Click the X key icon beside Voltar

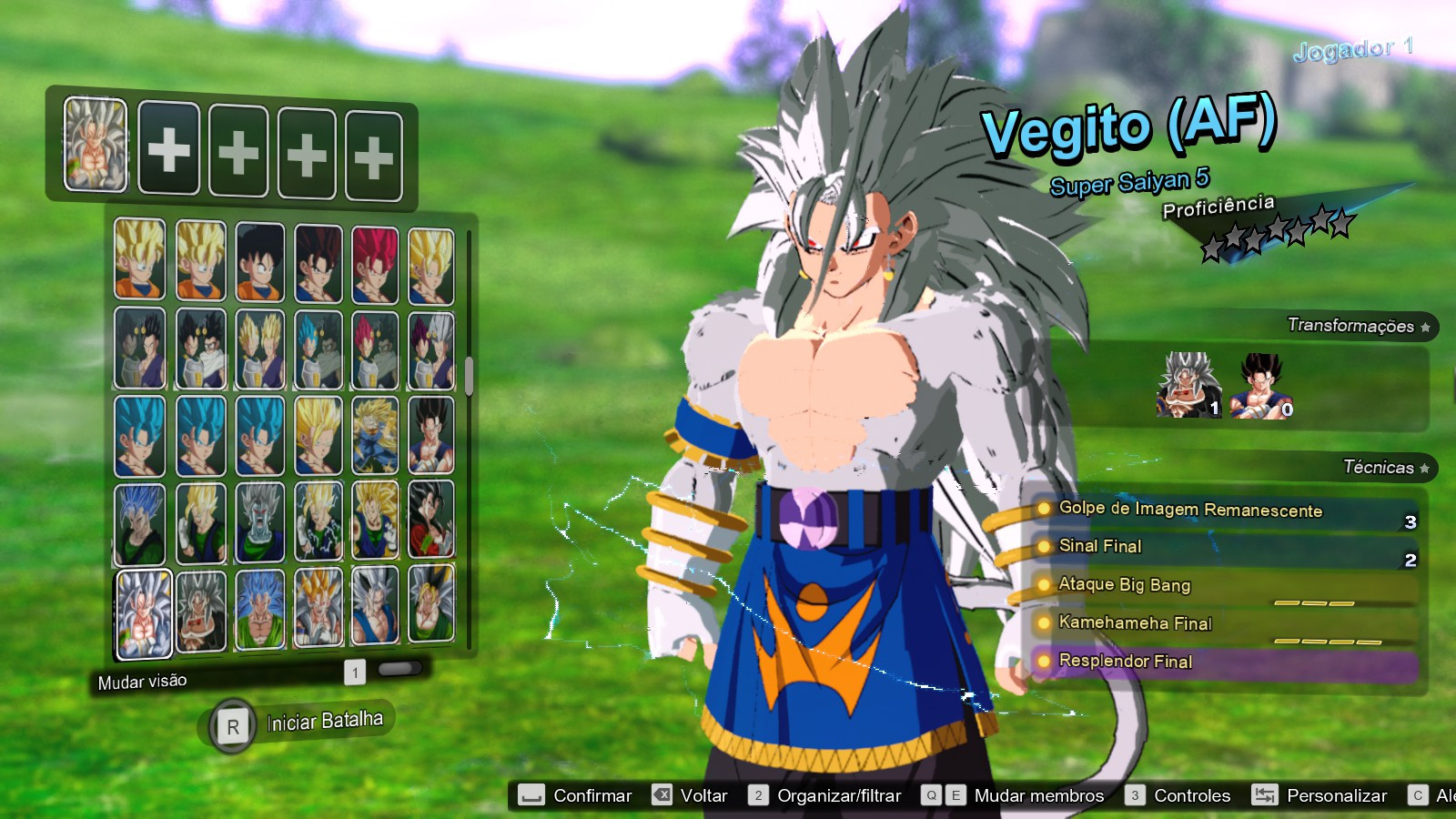coord(662,795)
